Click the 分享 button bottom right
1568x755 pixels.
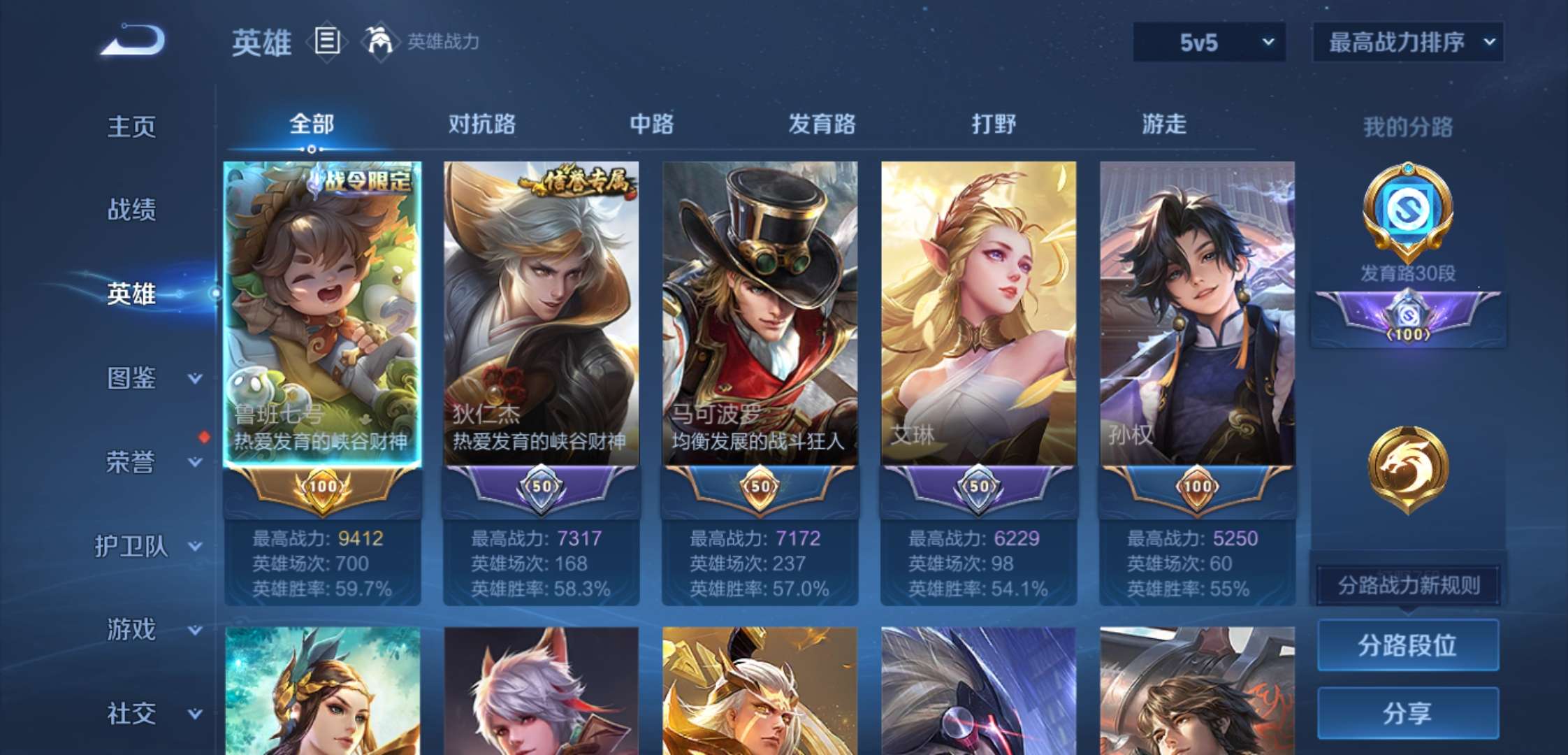coord(1409,714)
